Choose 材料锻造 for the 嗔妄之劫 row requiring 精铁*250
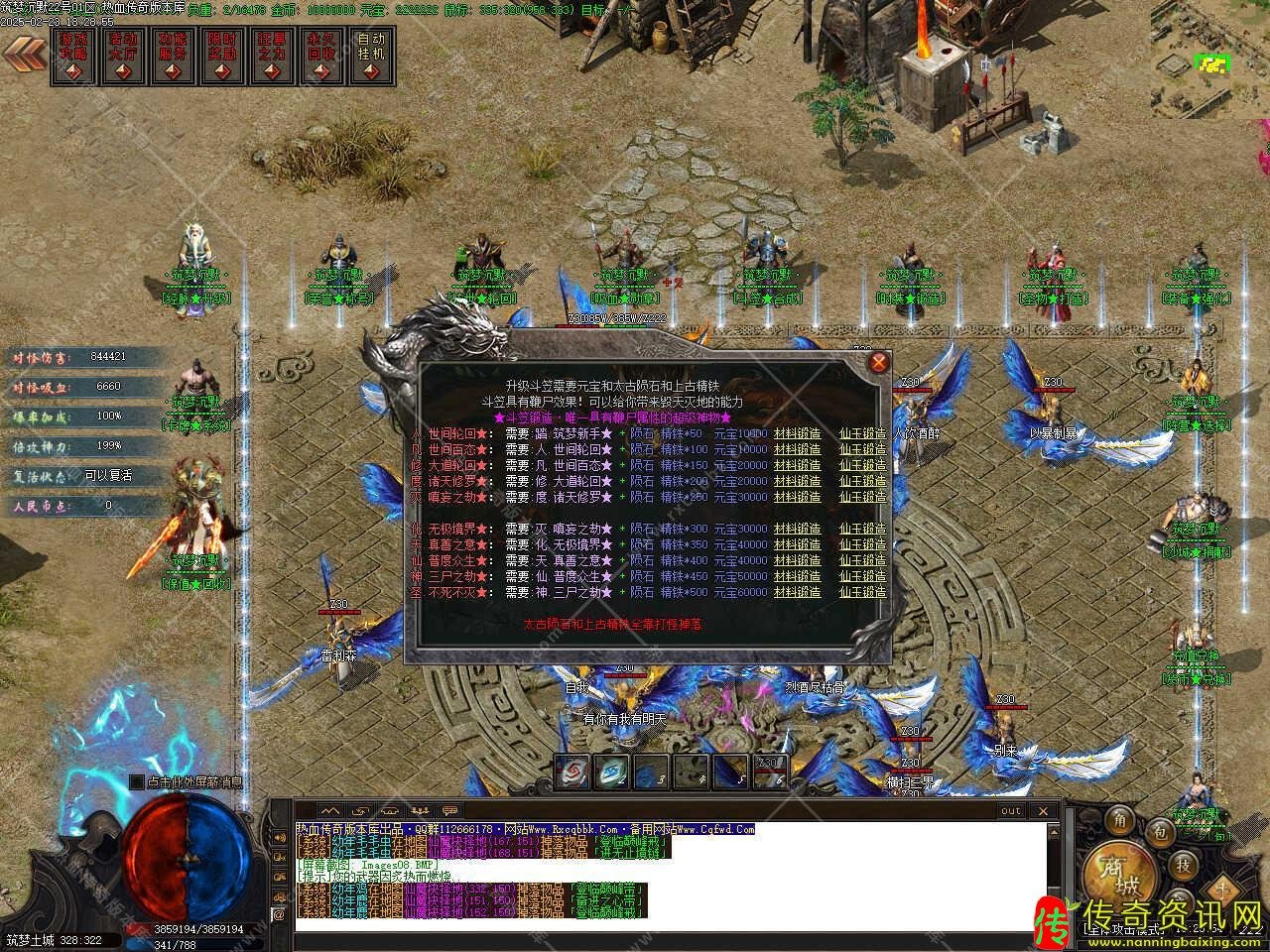Image resolution: width=1270 pixels, height=952 pixels. (797, 497)
